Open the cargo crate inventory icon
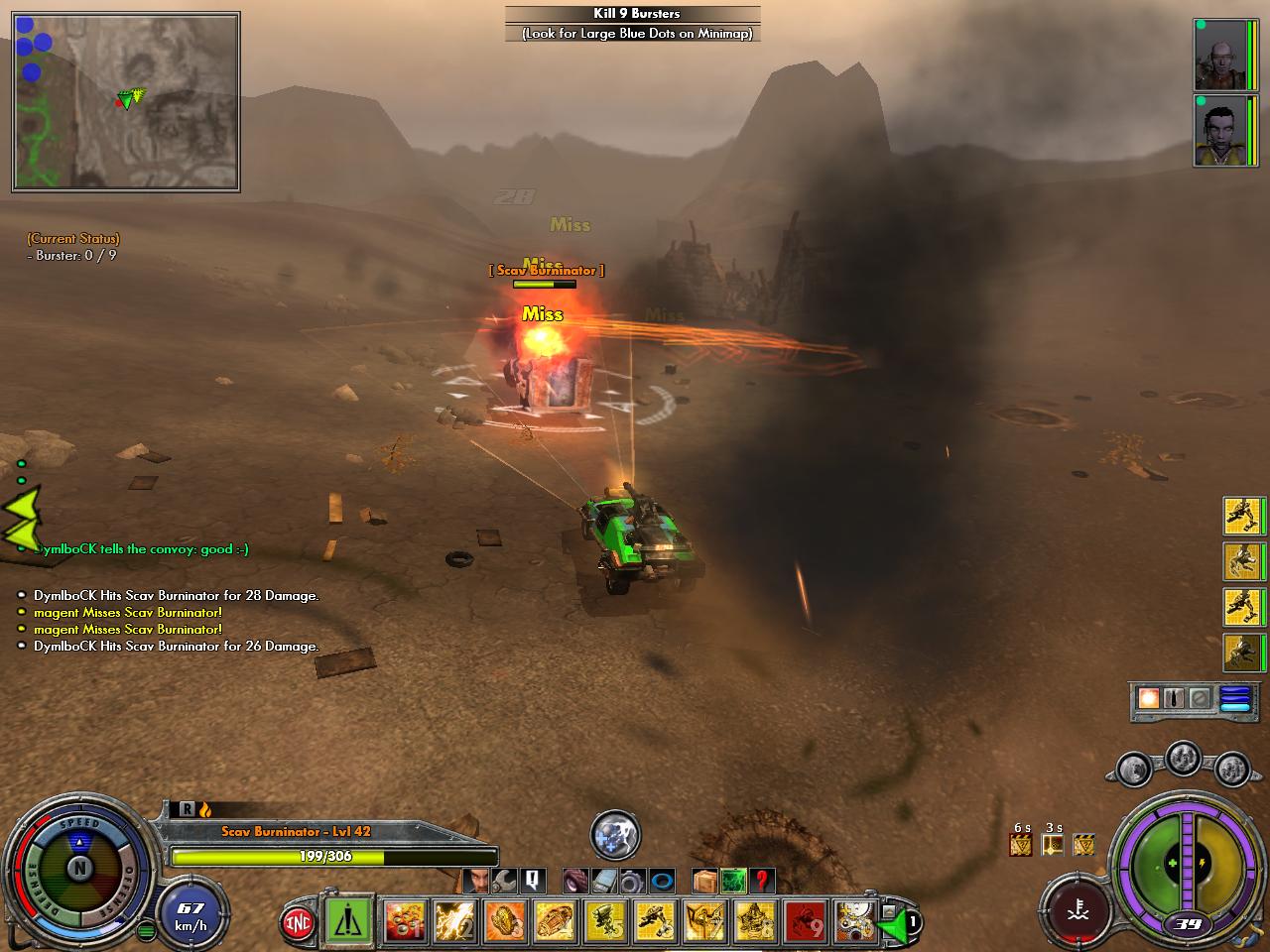1270x952 pixels. pos(705,880)
